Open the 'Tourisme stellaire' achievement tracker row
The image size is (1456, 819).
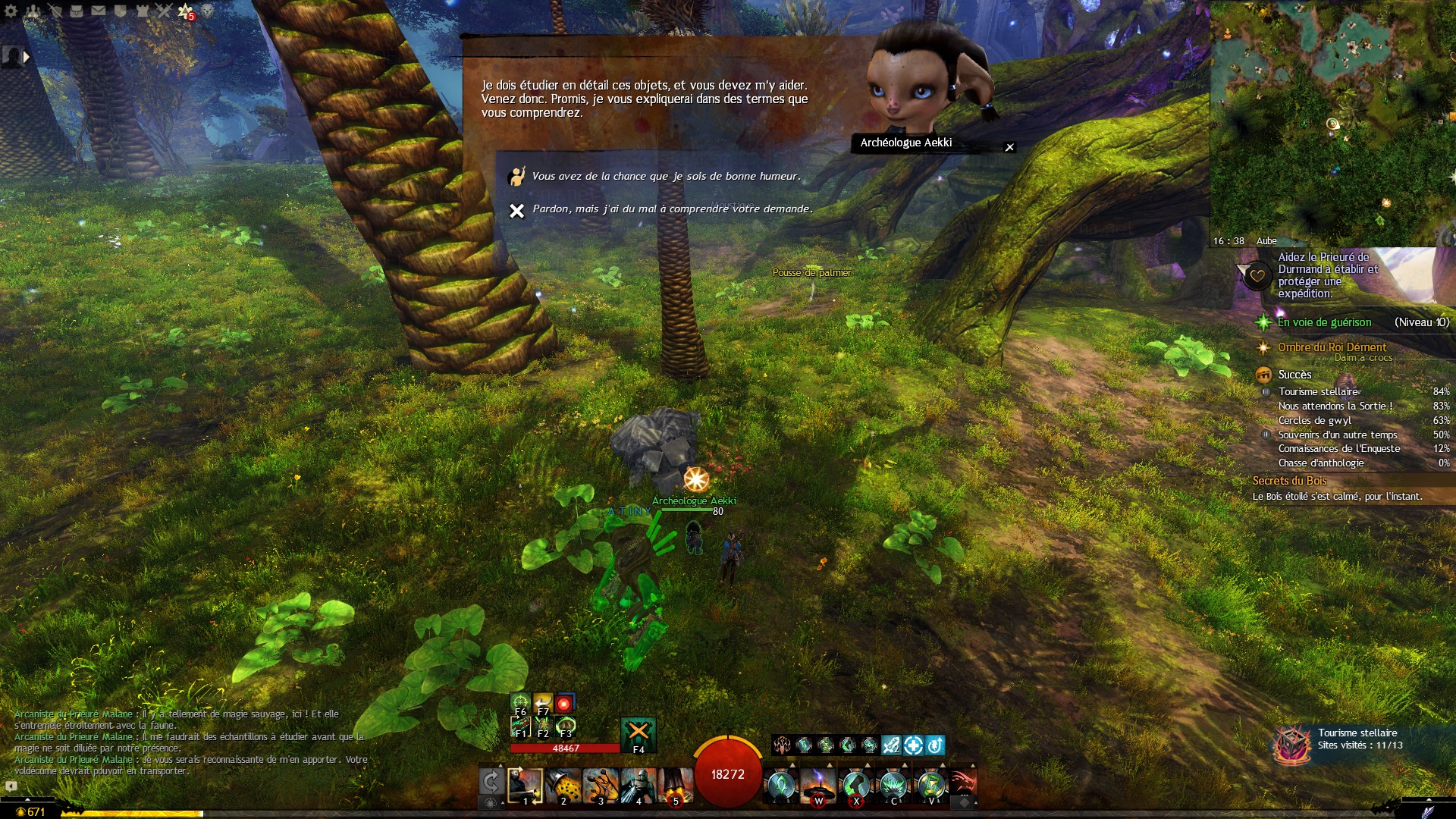pos(1318,392)
